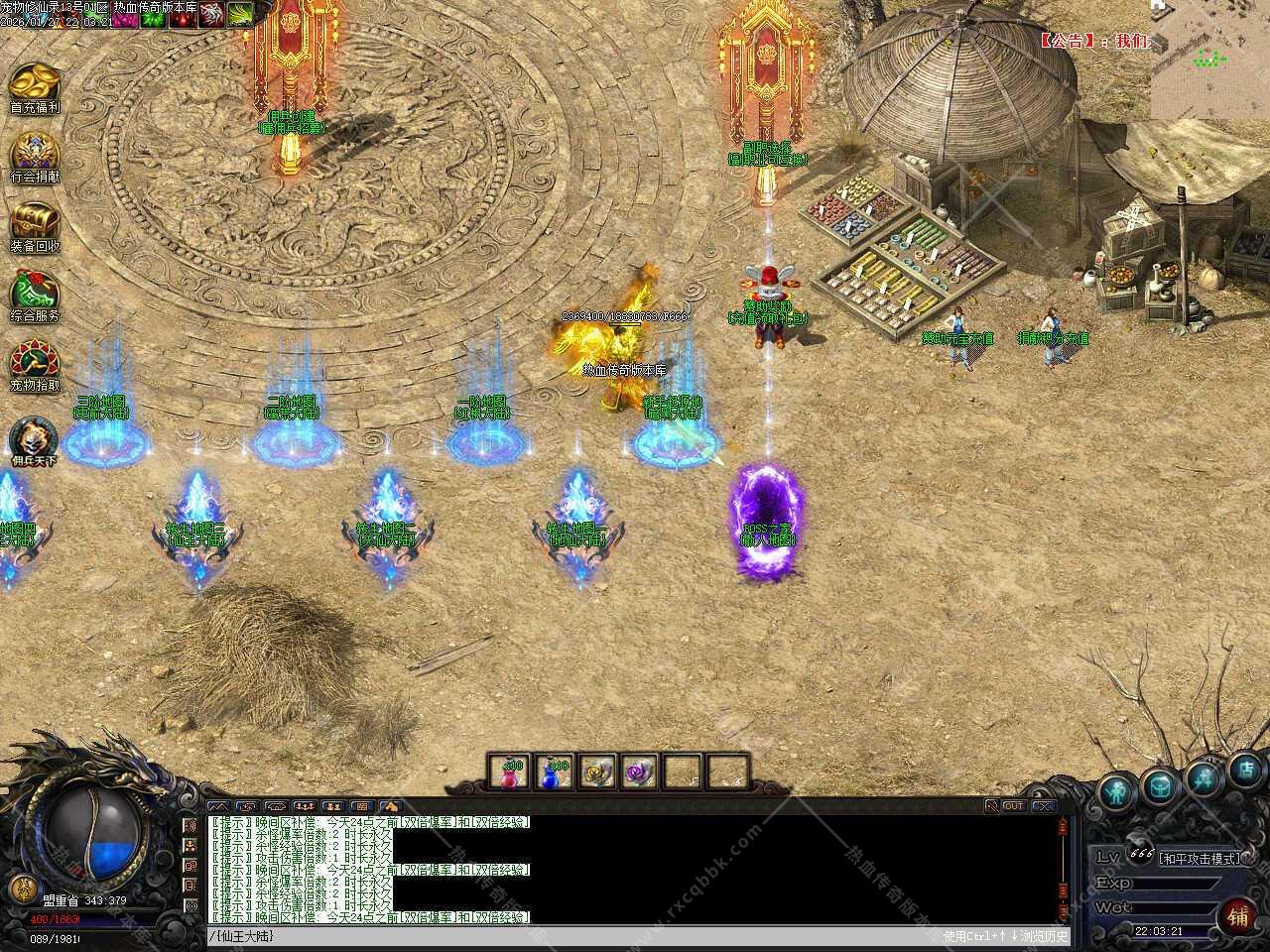Use the blue potion in the hotbar
Screen dimensions: 1270x952
point(554,772)
